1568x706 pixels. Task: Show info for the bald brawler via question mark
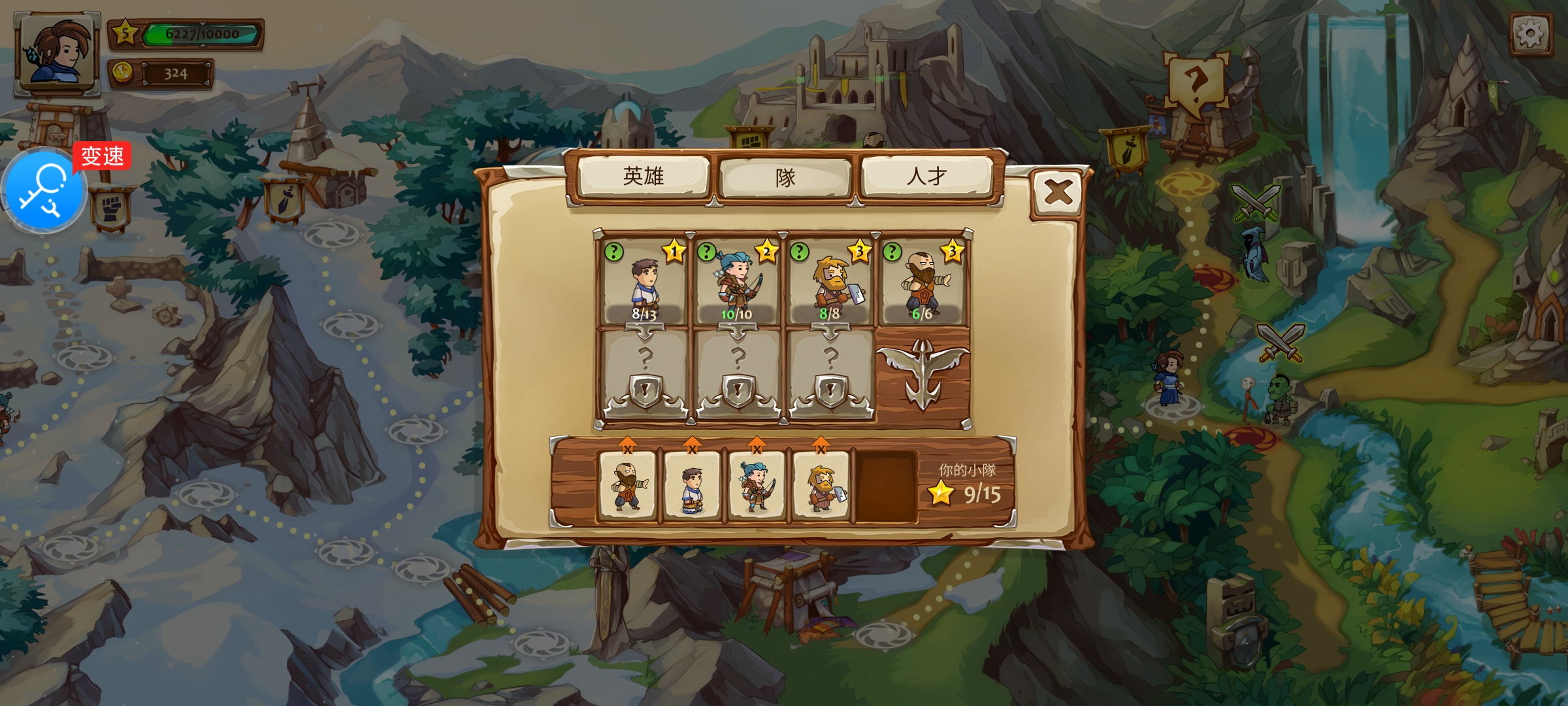[x=892, y=252]
